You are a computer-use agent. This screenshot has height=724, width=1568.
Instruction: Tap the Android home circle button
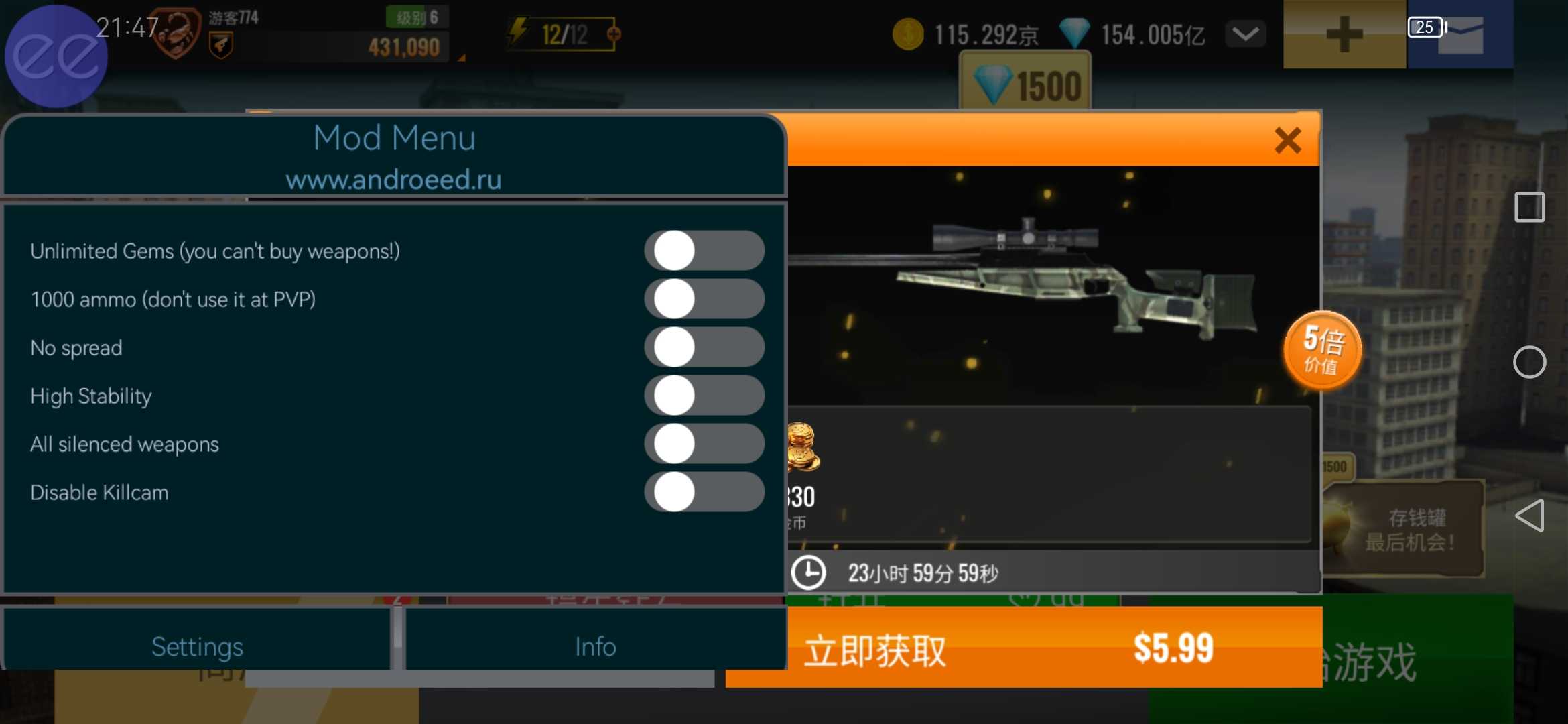(1529, 363)
